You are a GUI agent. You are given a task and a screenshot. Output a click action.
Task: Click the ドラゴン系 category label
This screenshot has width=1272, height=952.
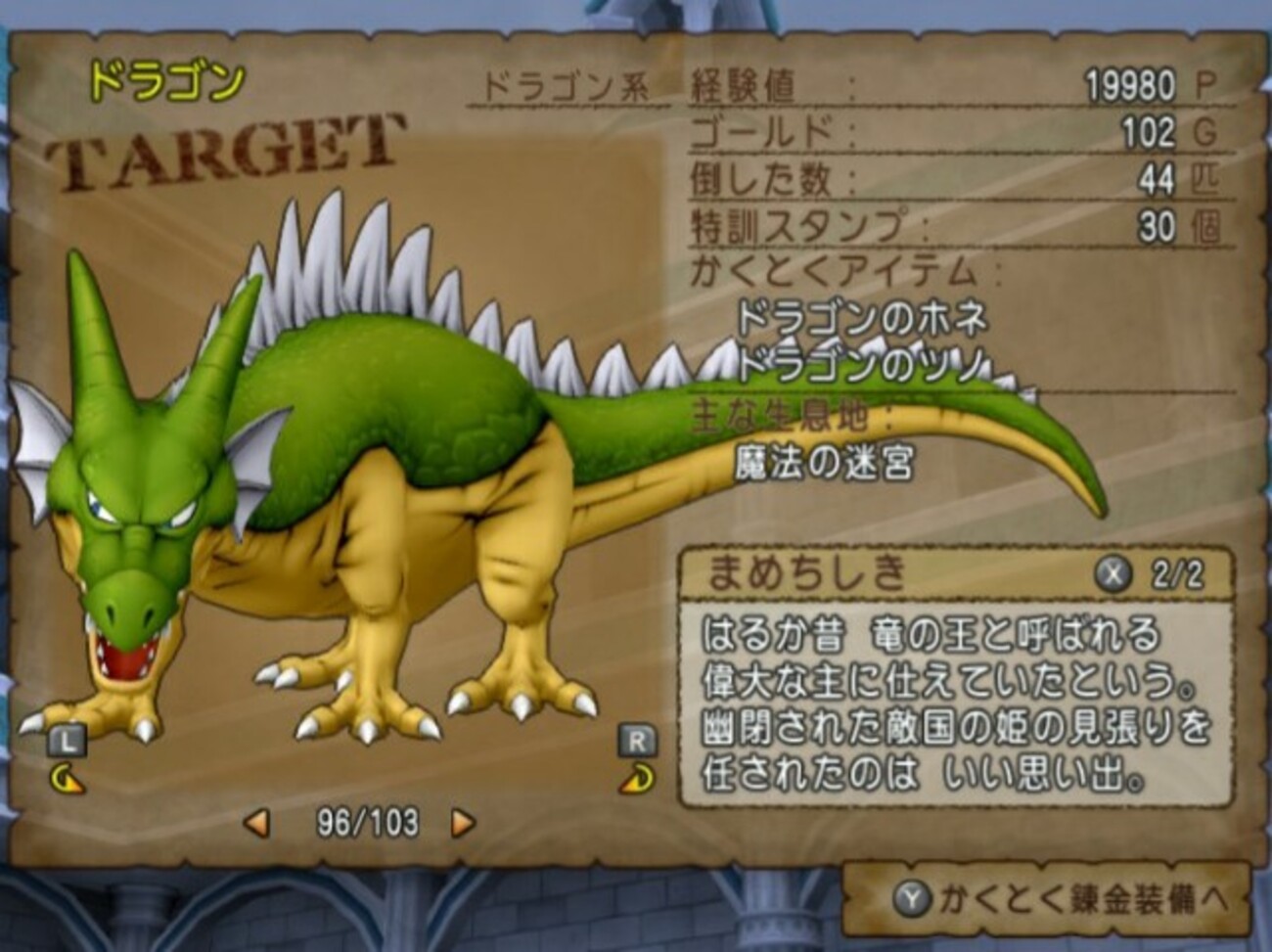[564, 84]
